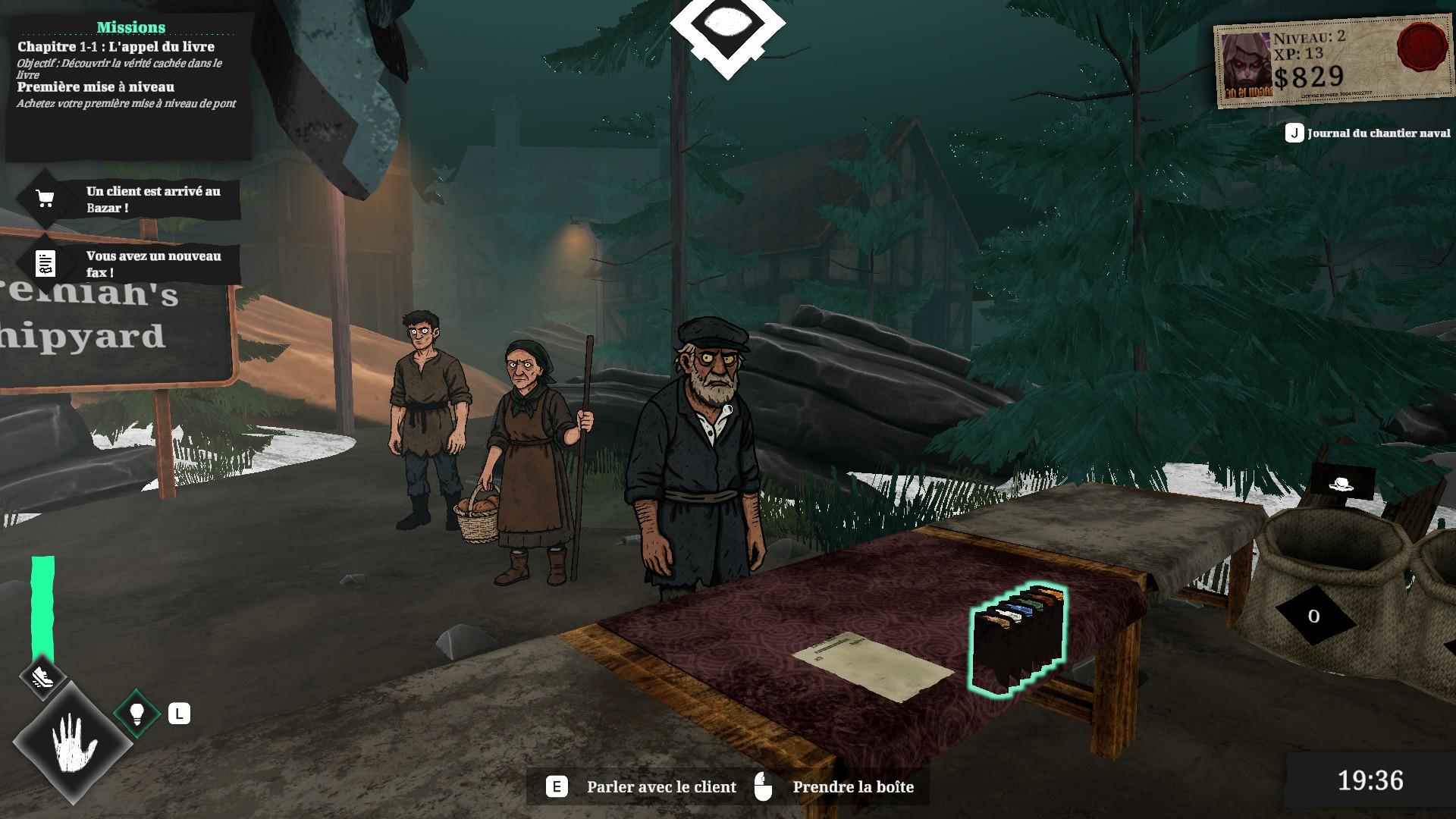
Task: Click the eye emblem at top center
Action: [727, 29]
